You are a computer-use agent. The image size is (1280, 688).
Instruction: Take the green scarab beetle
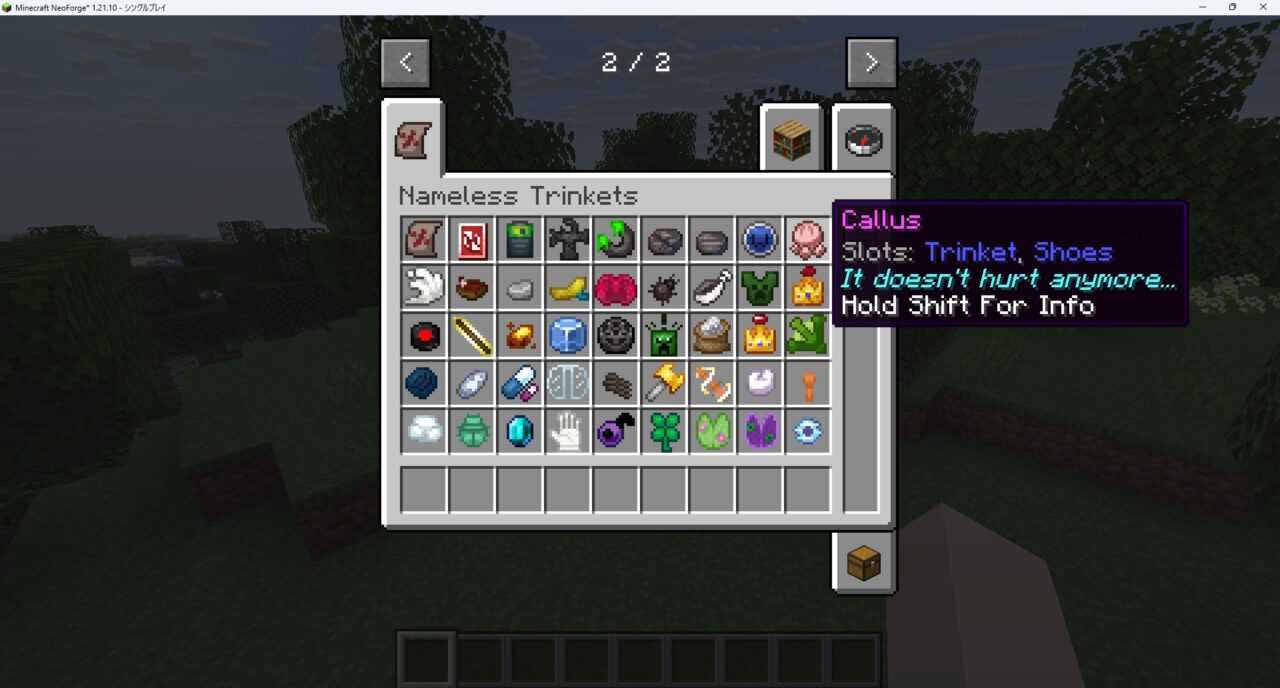click(472, 432)
